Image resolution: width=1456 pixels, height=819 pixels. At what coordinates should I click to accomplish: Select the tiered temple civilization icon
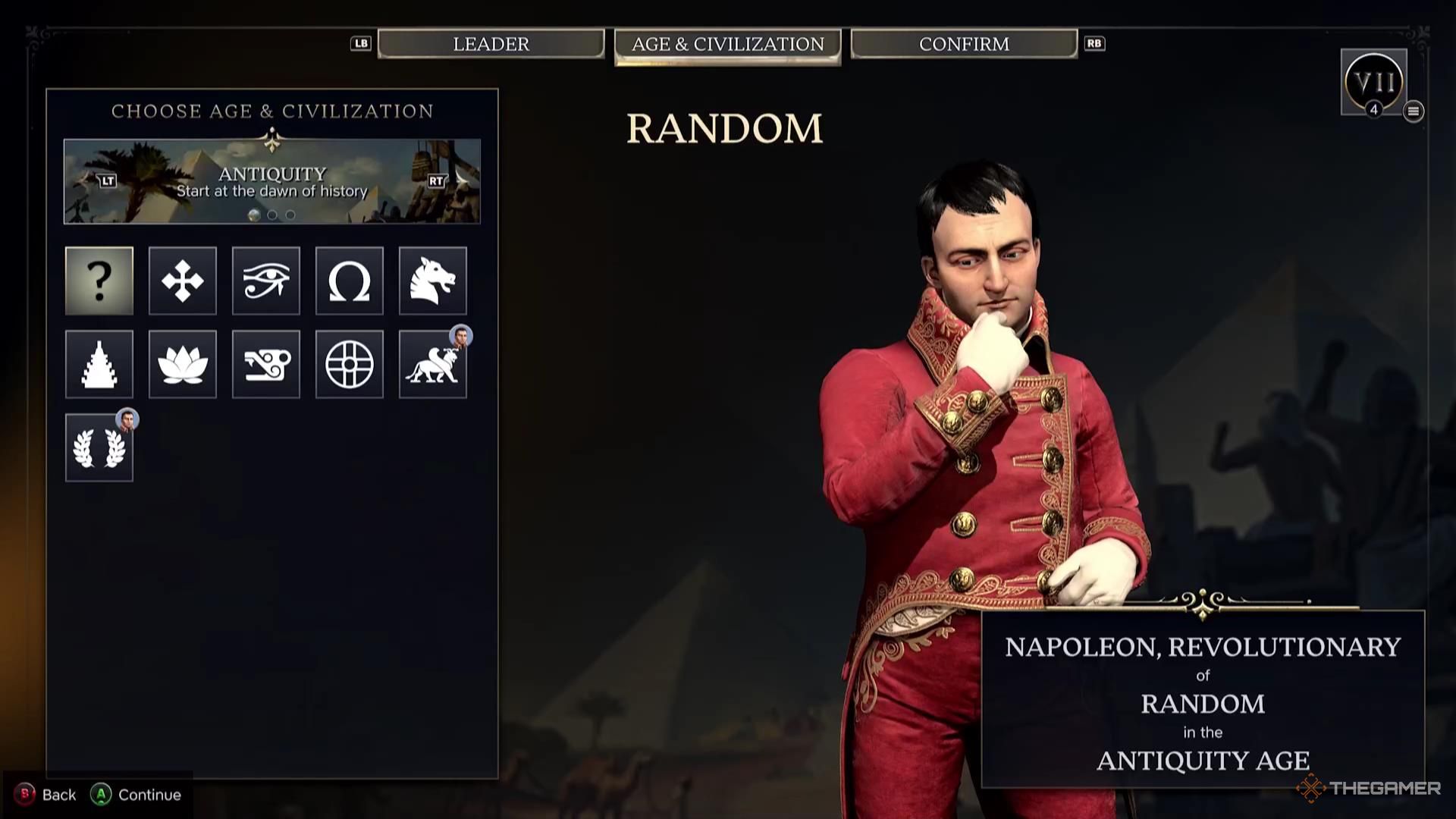click(99, 364)
